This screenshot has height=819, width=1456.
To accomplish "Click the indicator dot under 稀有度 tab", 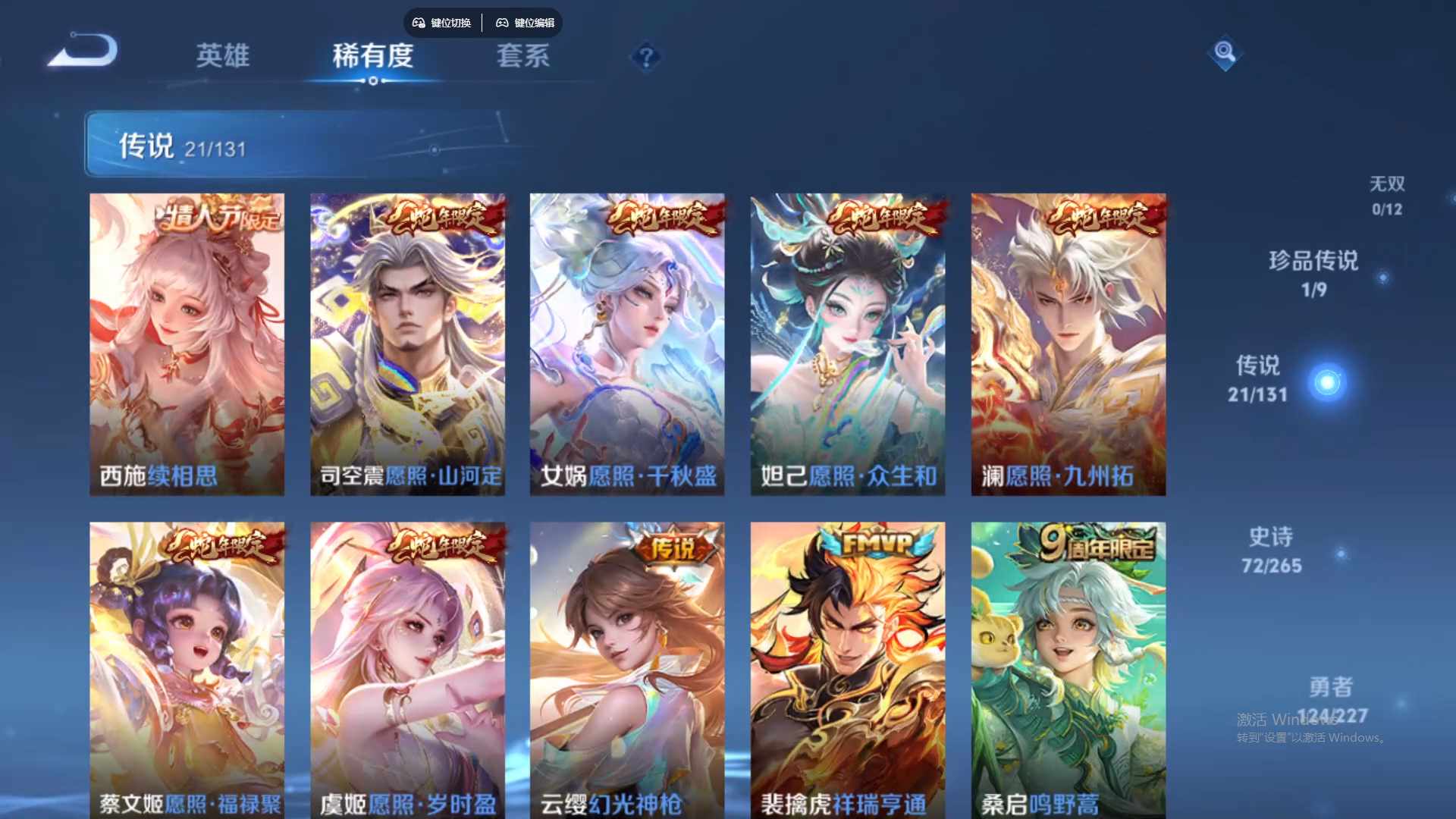I will 373,79.
